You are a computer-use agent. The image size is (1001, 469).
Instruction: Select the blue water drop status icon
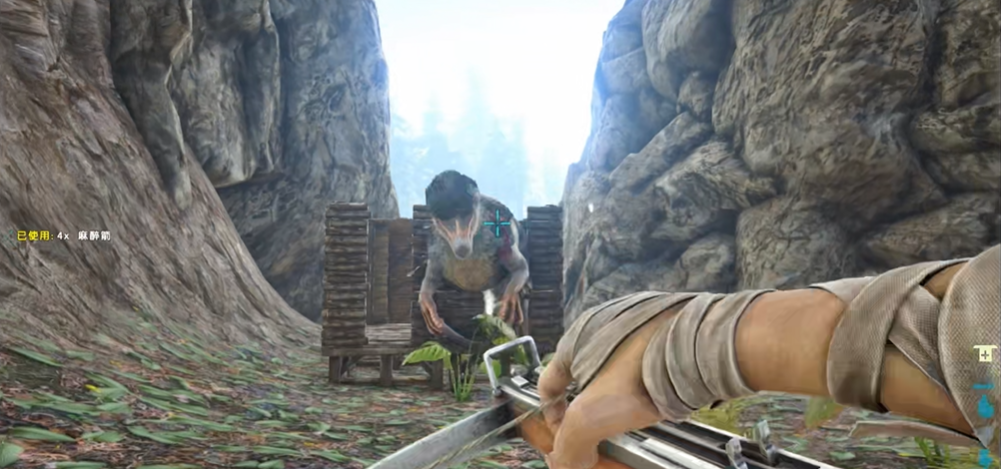click(985, 407)
